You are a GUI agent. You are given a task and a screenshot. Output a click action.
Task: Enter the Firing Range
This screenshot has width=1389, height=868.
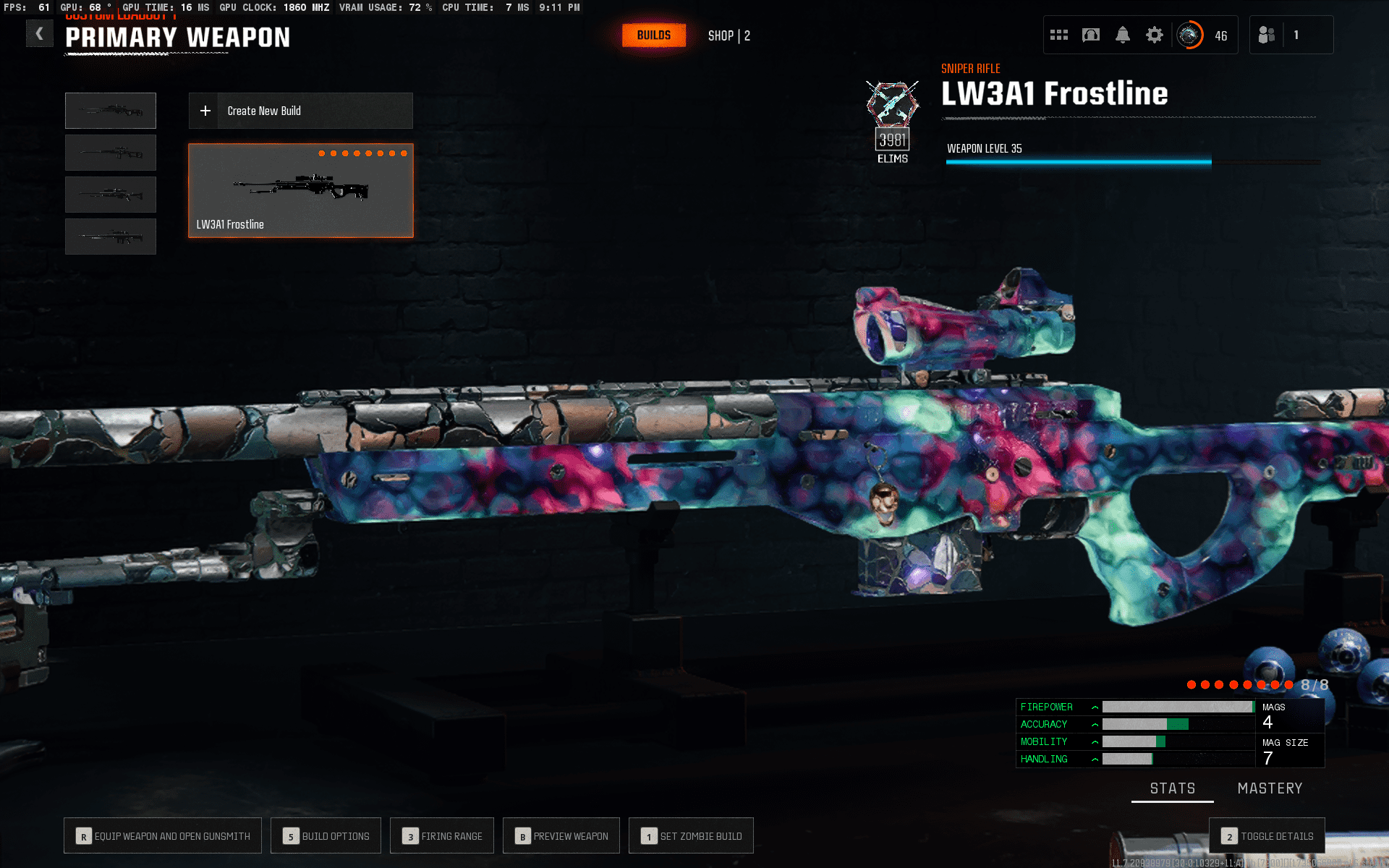point(442,836)
